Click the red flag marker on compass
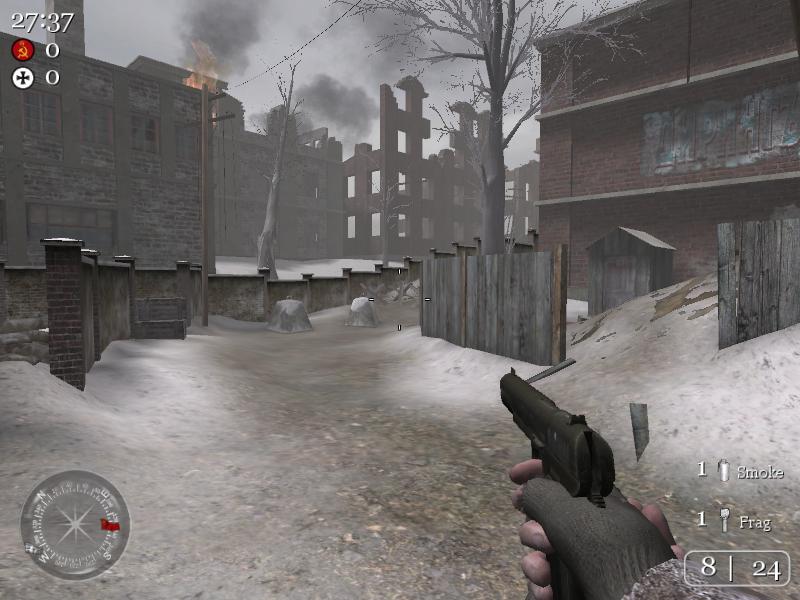This screenshot has width=800, height=600. pyautogui.click(x=110, y=524)
